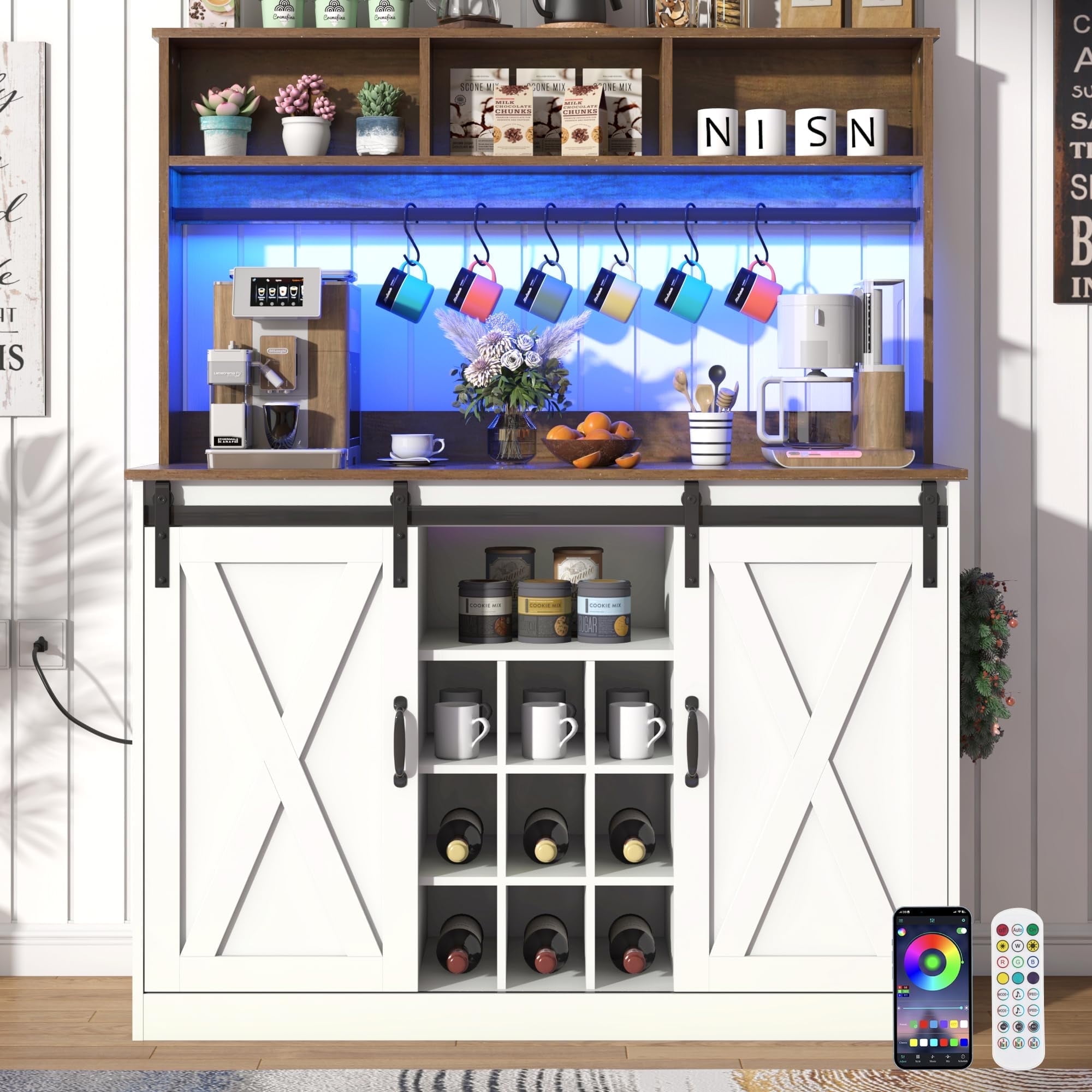Screen dimensions: 1092x1092
Task: Tap the brightness increase sun icon on remote
Action: pos(1032,947)
